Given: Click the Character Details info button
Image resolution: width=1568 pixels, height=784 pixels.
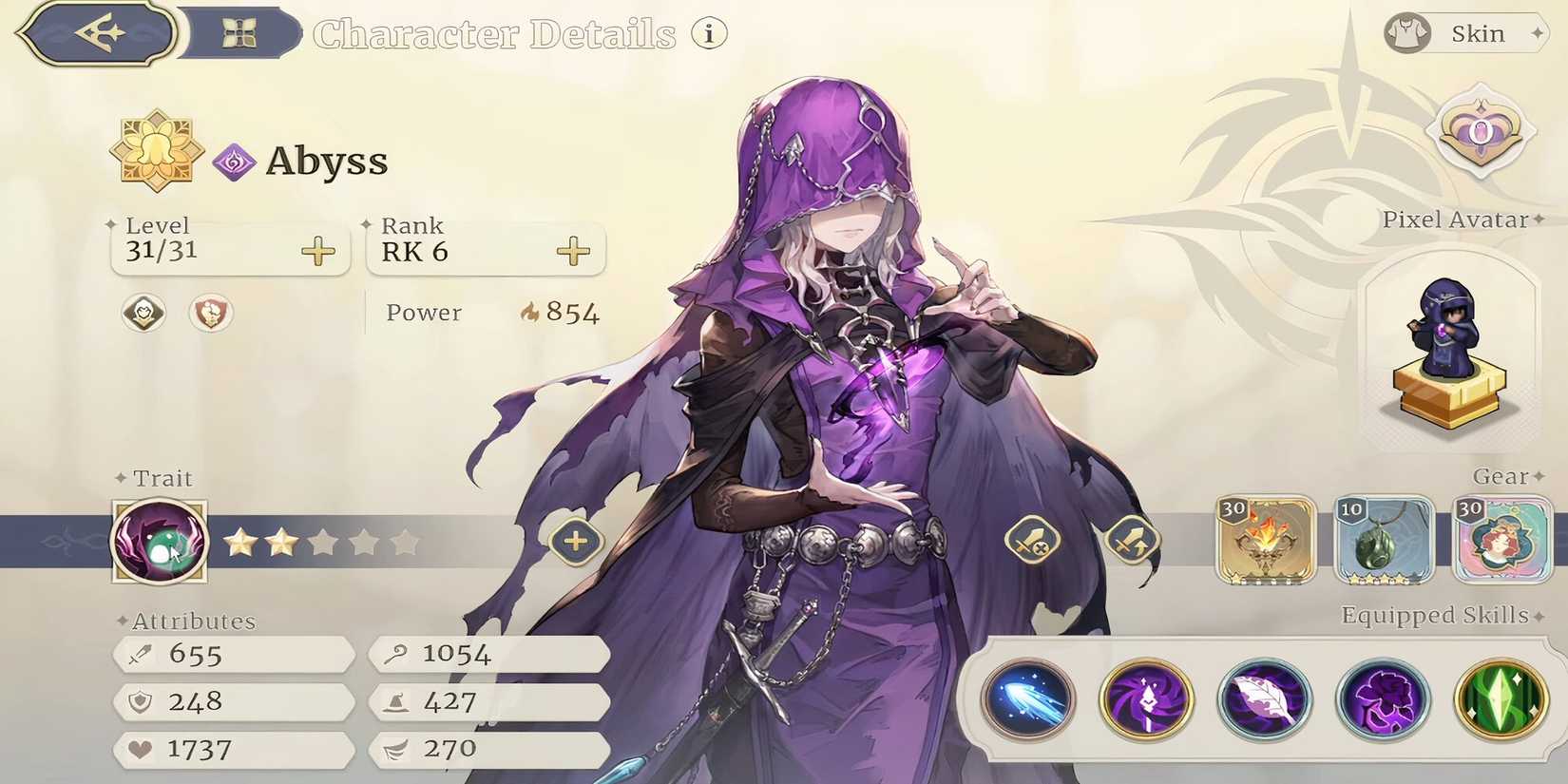Looking at the screenshot, I should (x=708, y=32).
